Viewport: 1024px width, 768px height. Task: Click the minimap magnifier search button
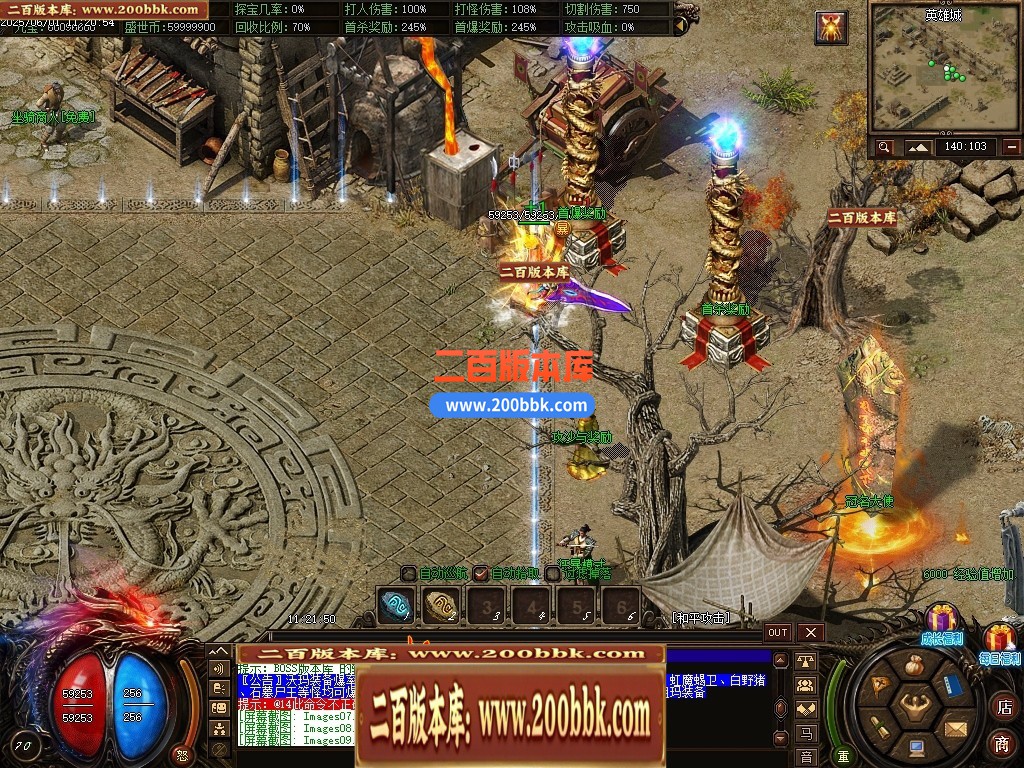pyautogui.click(x=884, y=147)
